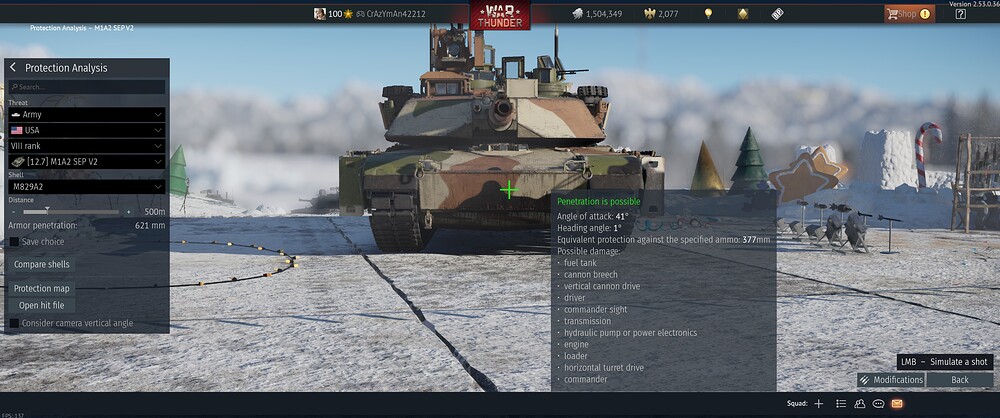Open the USA nation dropdown
1000x418 pixels.
tap(86, 131)
